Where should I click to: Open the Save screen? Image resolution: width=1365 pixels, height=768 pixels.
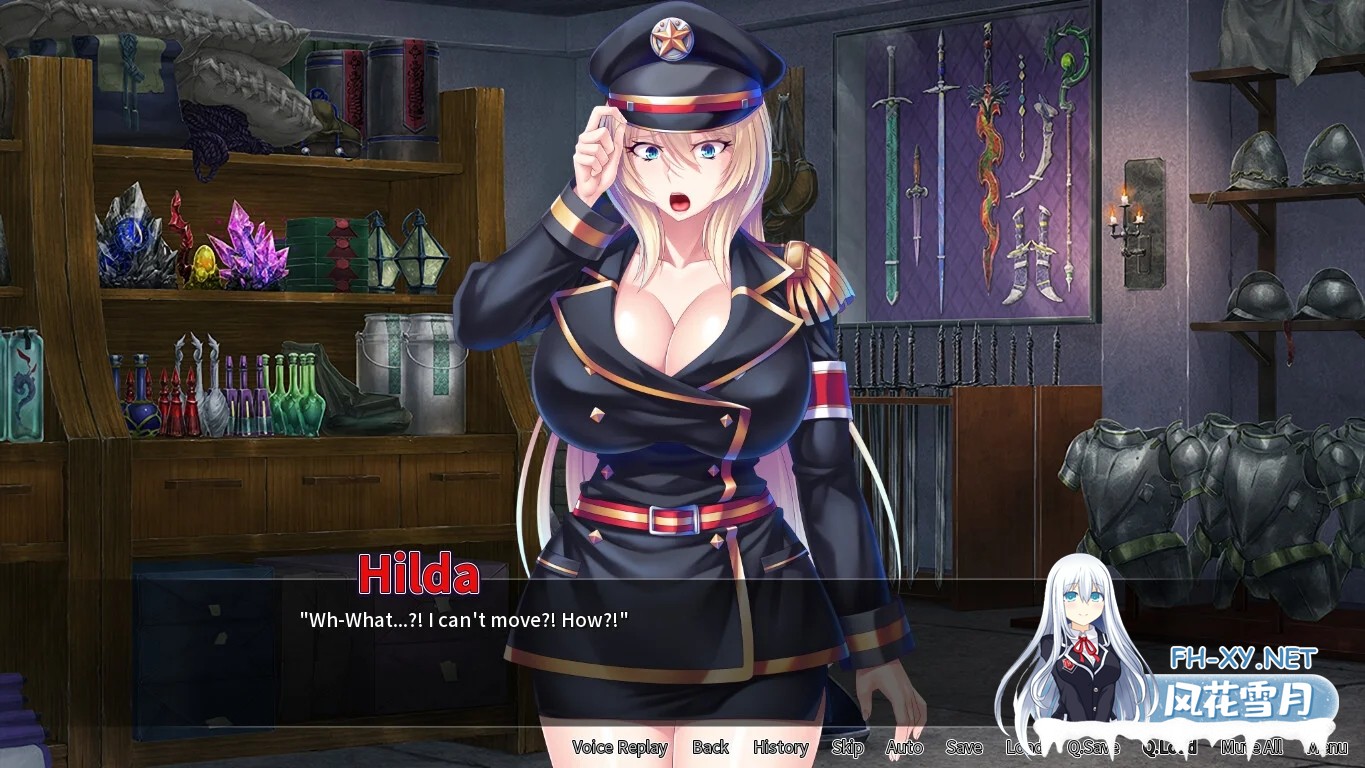(962, 747)
